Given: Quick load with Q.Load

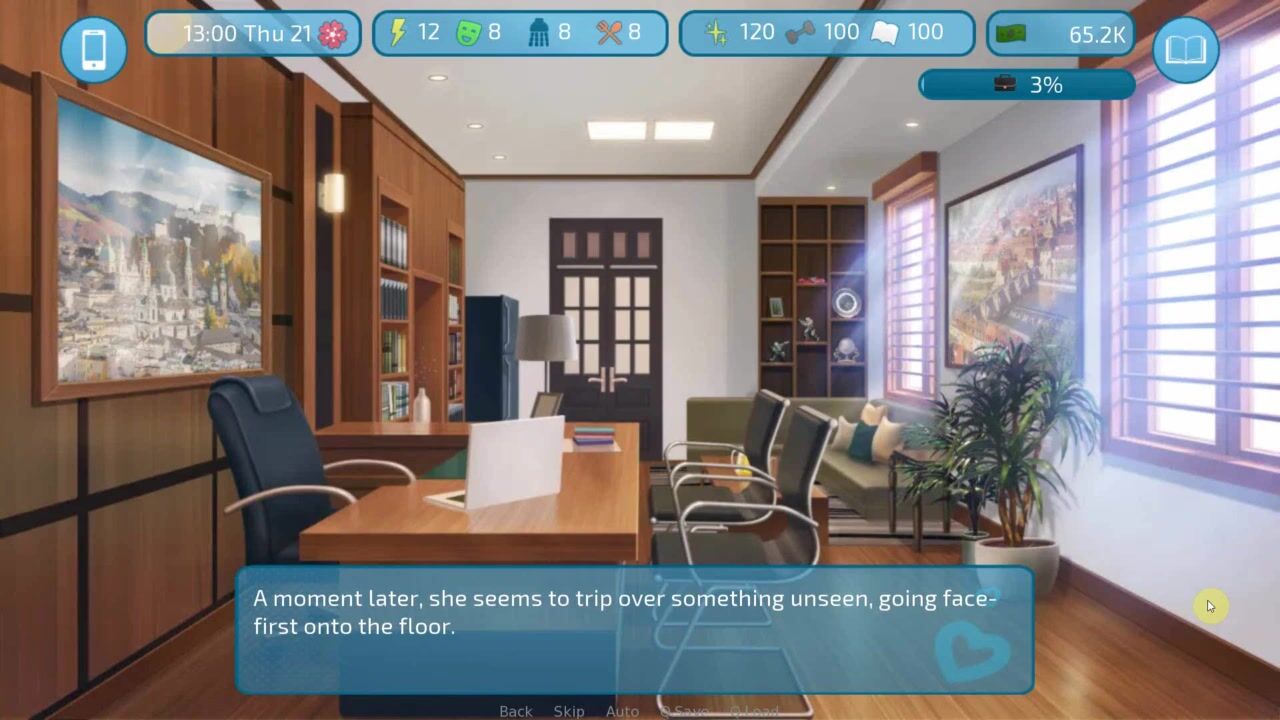Looking at the screenshot, I should 753,711.
